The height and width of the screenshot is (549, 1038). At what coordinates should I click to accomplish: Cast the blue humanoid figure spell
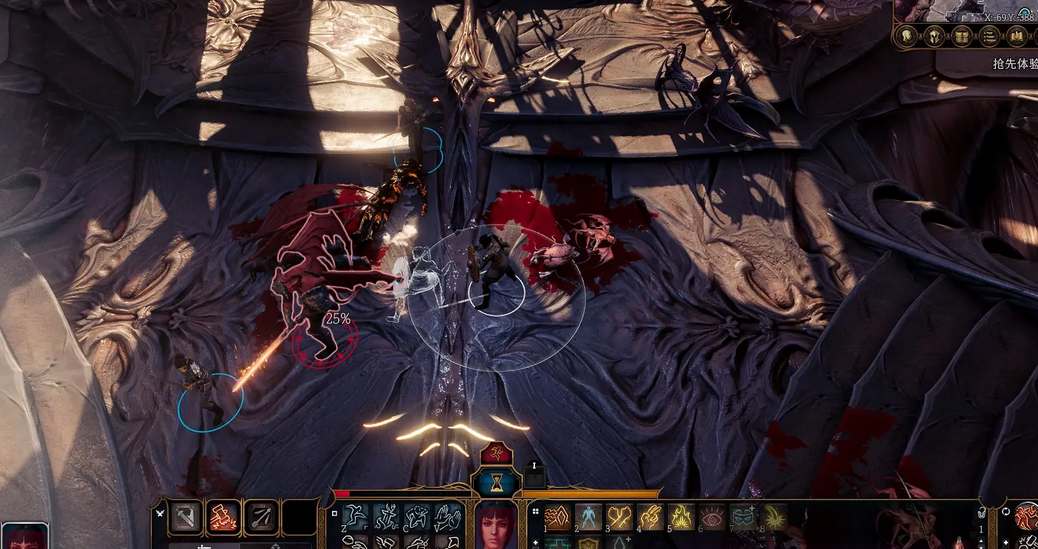point(588,517)
